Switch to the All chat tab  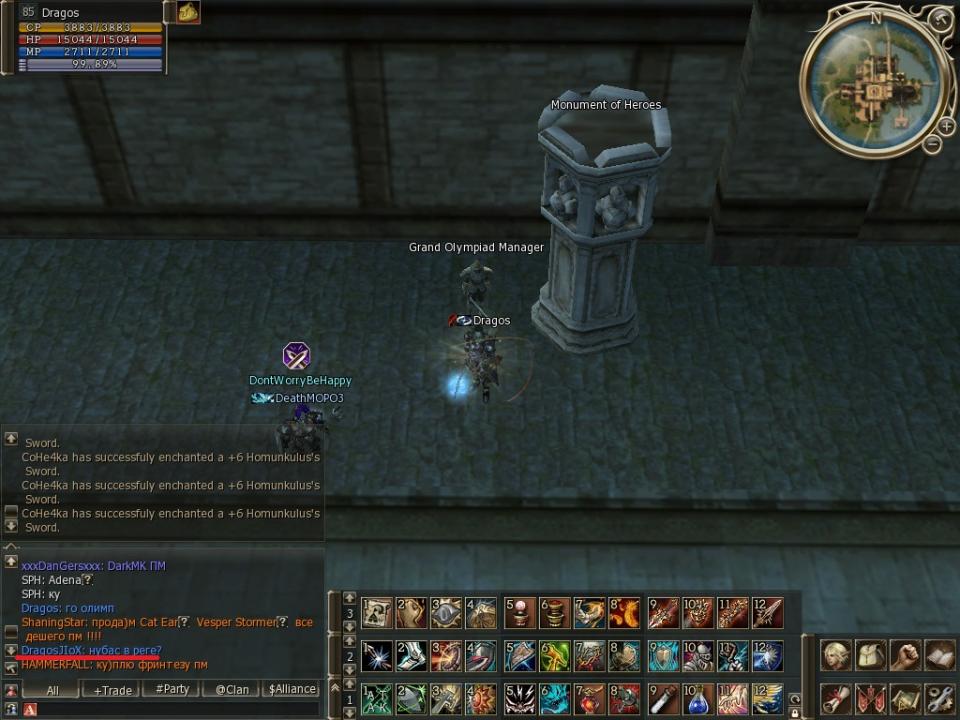(52, 689)
